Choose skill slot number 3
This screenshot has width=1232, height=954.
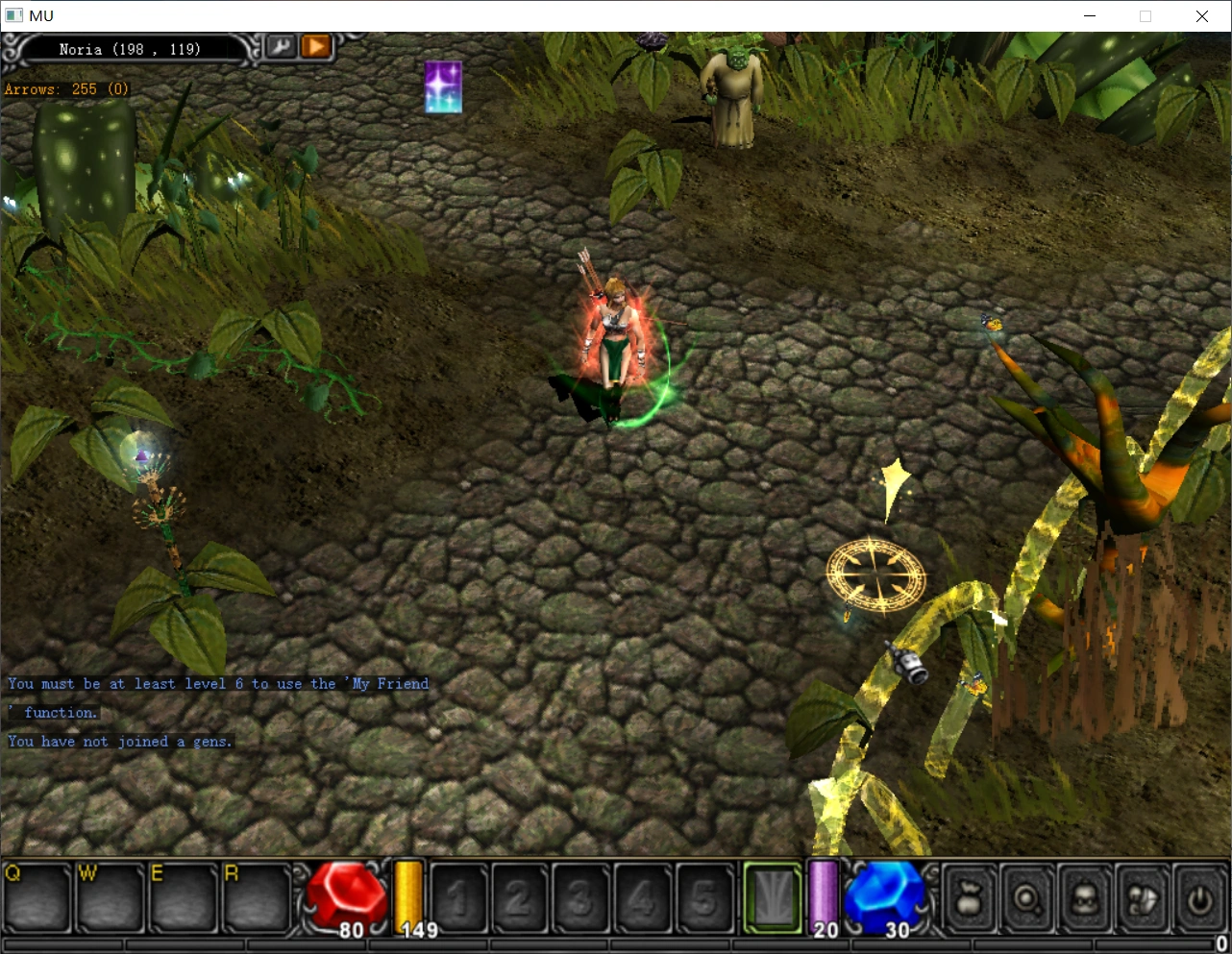click(579, 899)
